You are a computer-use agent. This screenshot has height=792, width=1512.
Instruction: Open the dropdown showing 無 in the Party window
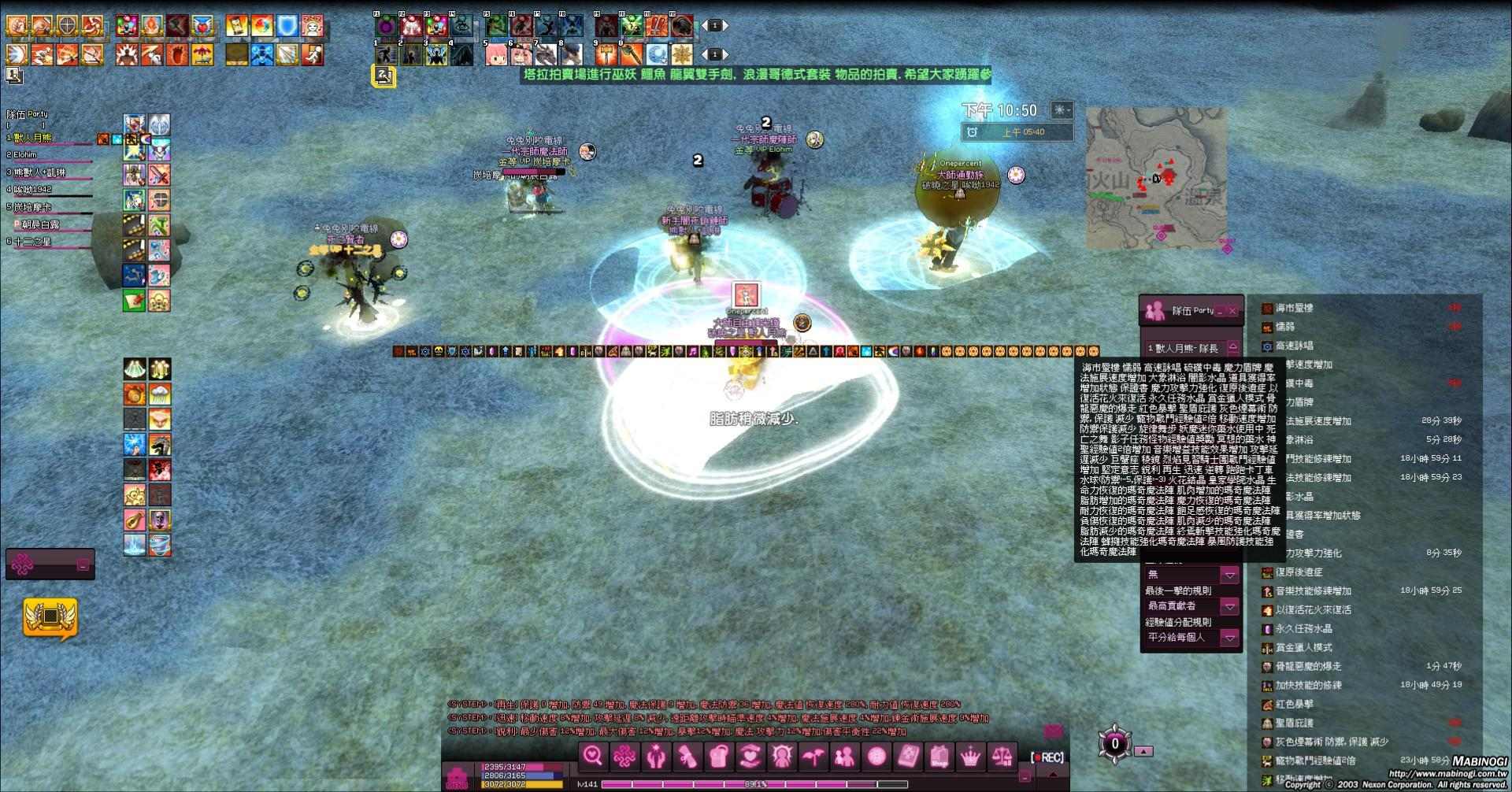pos(1228,575)
